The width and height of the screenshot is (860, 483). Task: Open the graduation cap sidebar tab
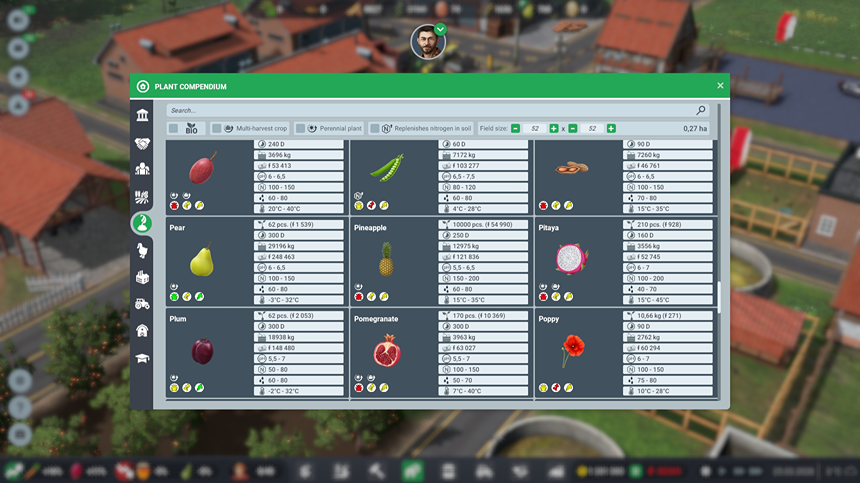[x=143, y=357]
